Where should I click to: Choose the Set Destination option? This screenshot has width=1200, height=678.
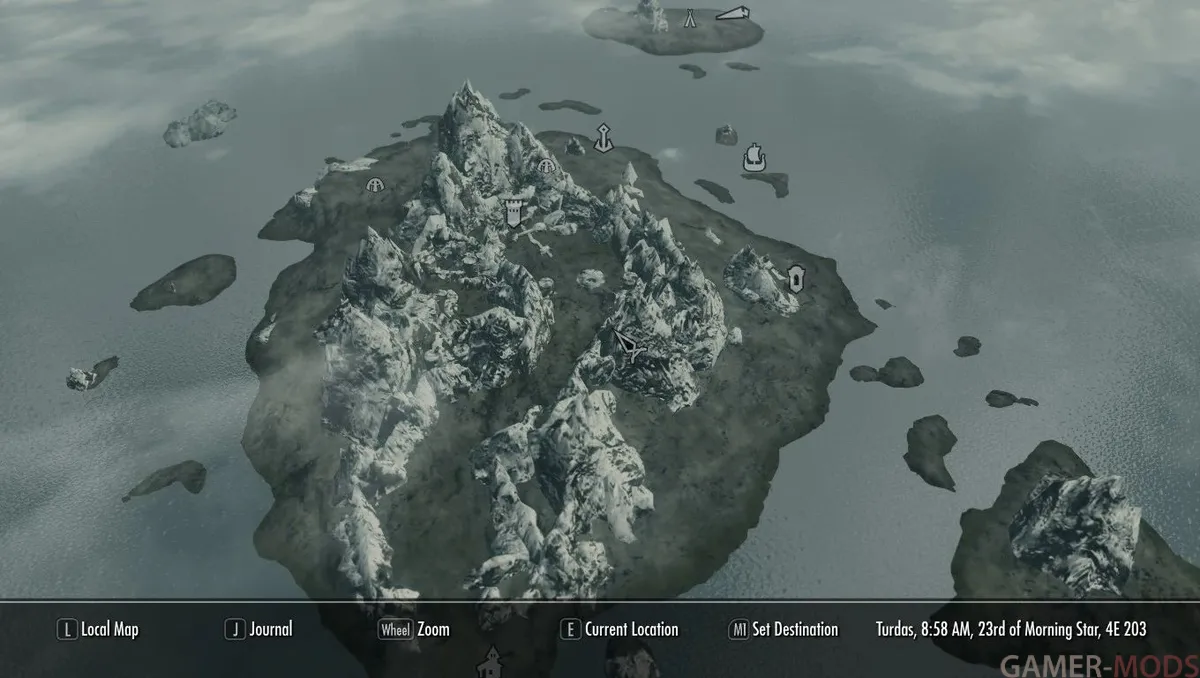coord(784,629)
